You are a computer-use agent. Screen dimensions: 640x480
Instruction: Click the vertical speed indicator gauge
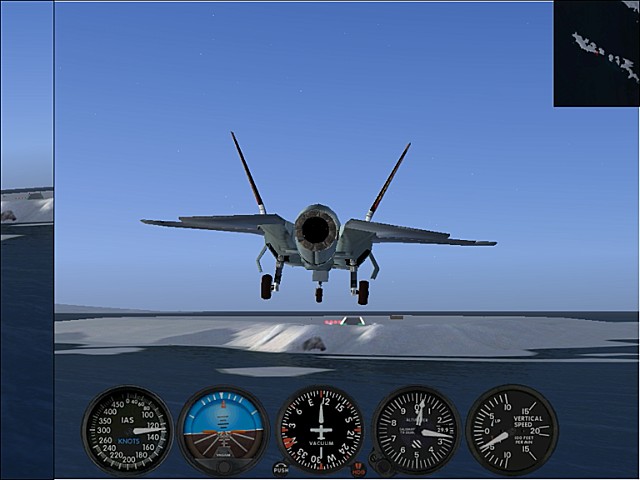[511, 430]
